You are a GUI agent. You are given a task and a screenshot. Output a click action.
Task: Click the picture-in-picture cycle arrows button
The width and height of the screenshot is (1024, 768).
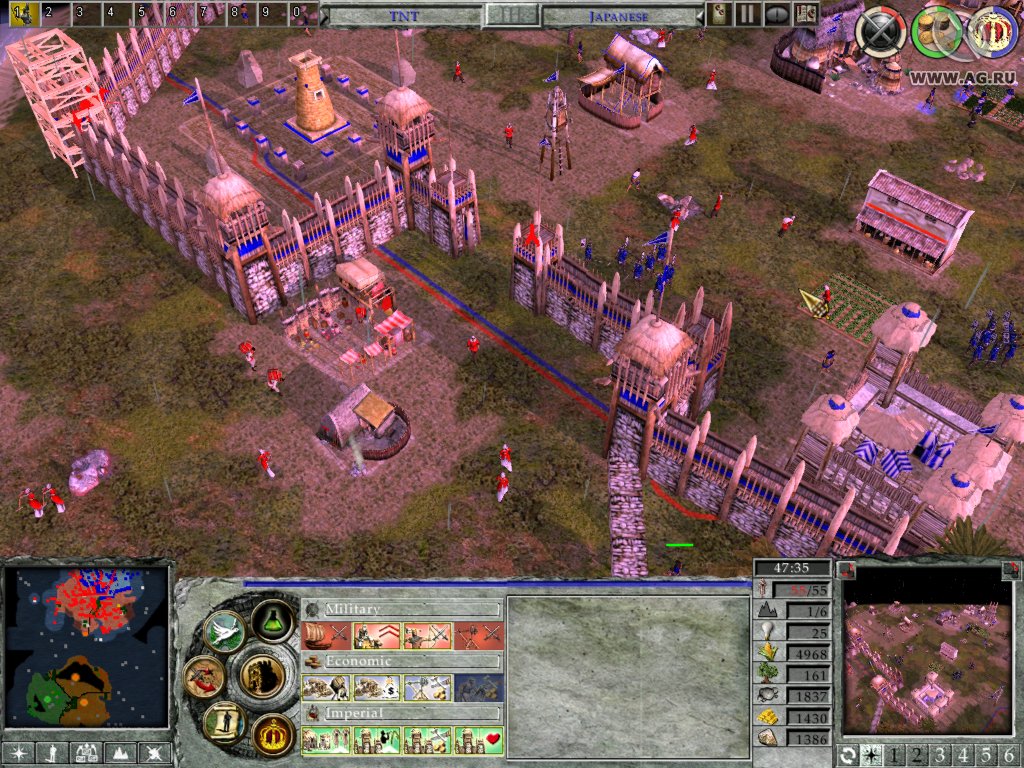click(x=850, y=754)
